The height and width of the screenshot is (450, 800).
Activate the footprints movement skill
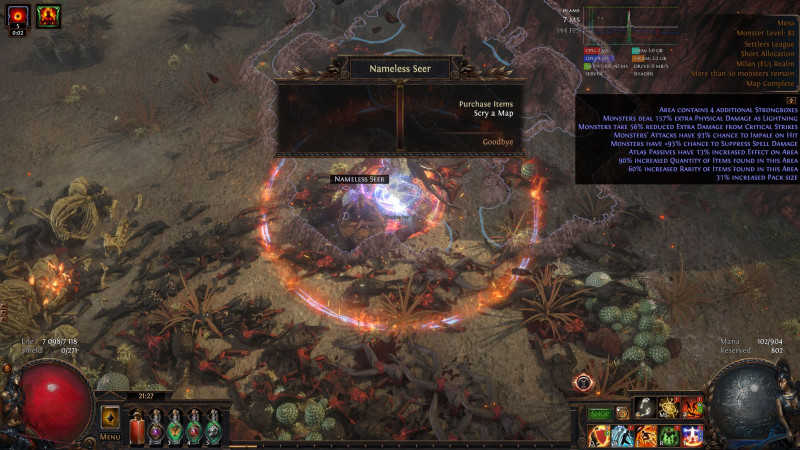pos(647,407)
